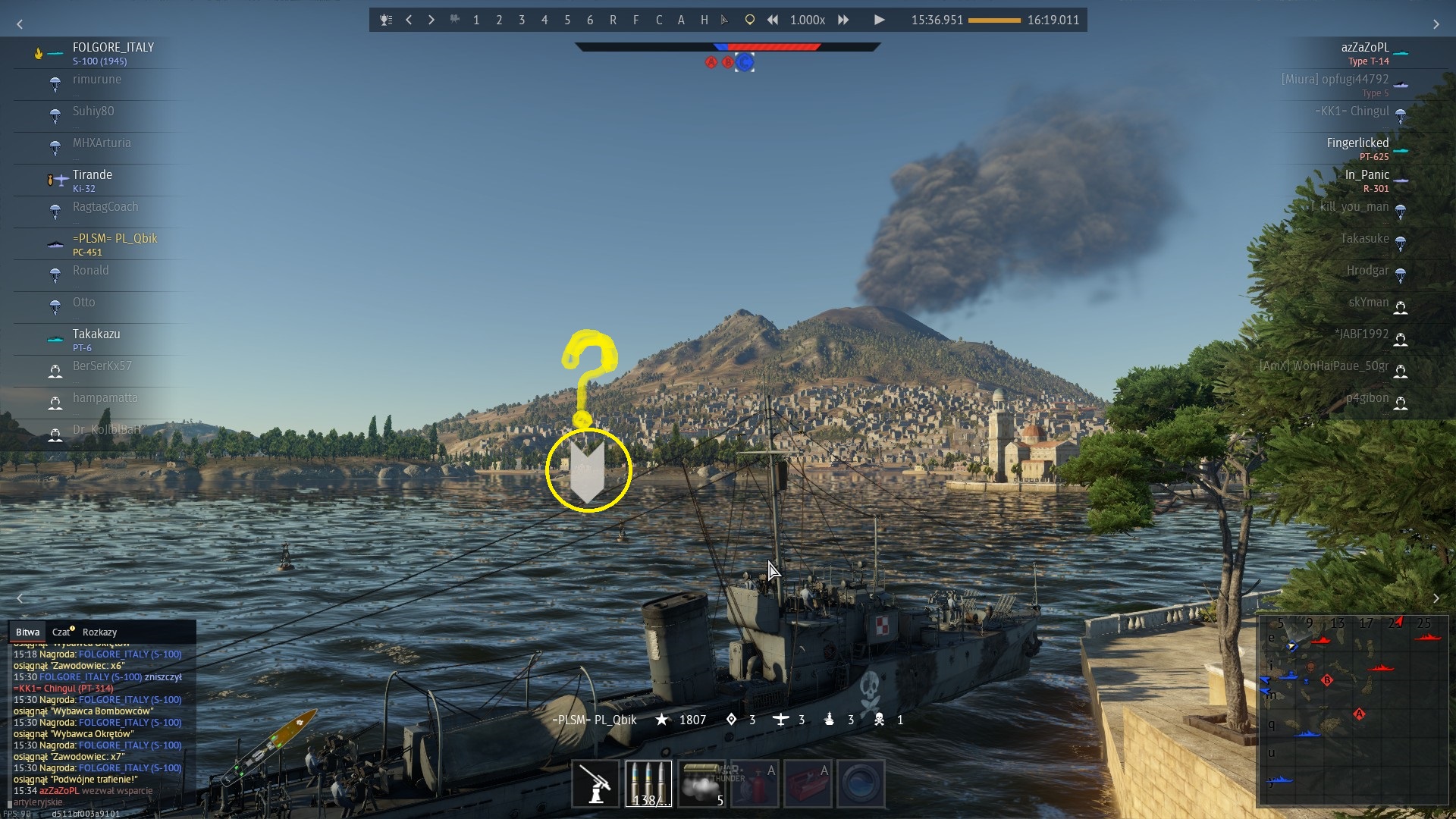The height and width of the screenshot is (819, 1456).
Task: Switch to previous player with left arrow
Action: (409, 20)
